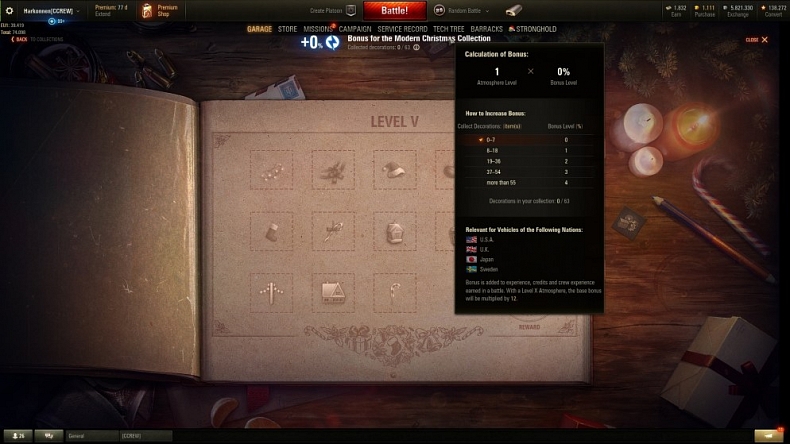The image size is (790, 444).
Task: Open the Store menu
Action: [288, 29]
